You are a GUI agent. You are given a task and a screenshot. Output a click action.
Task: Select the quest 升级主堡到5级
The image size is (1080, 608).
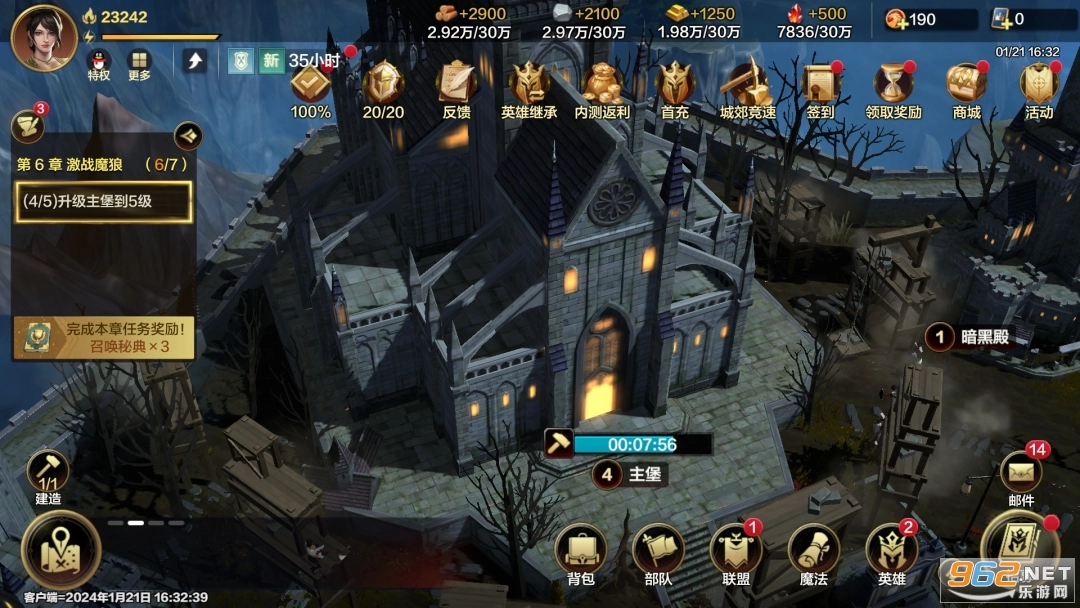(x=103, y=203)
